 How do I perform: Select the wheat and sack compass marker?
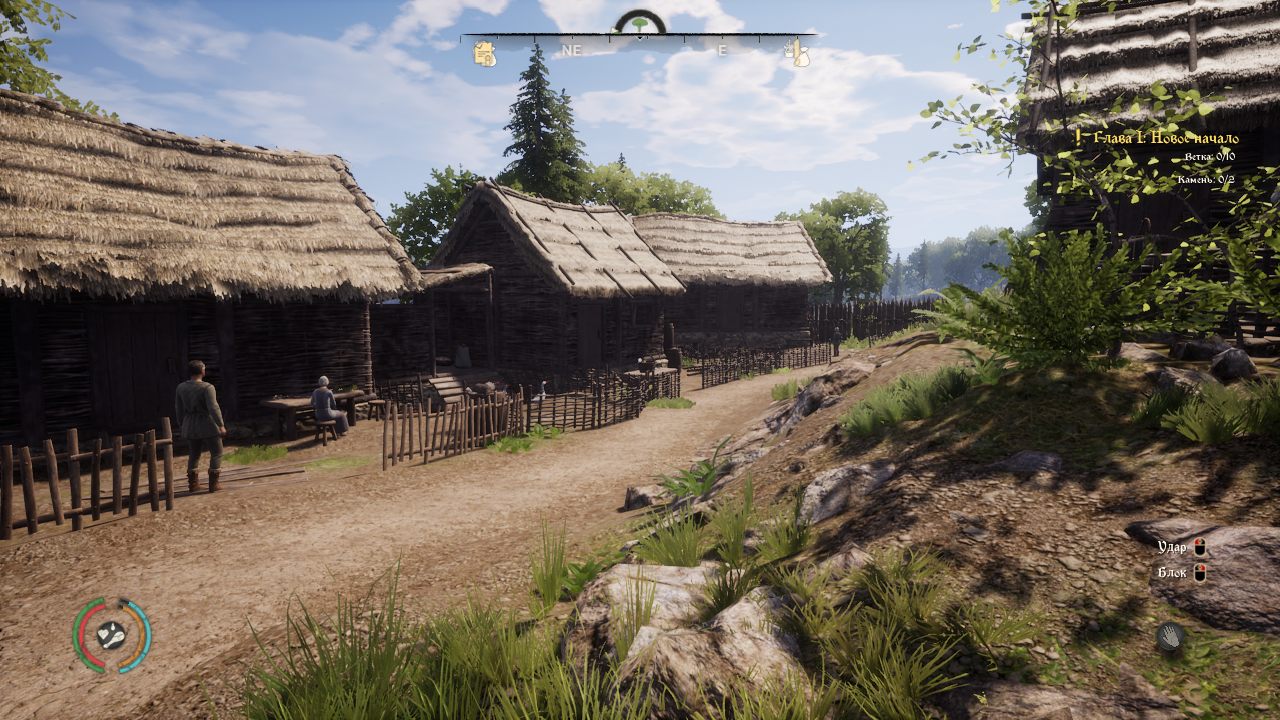pos(800,53)
